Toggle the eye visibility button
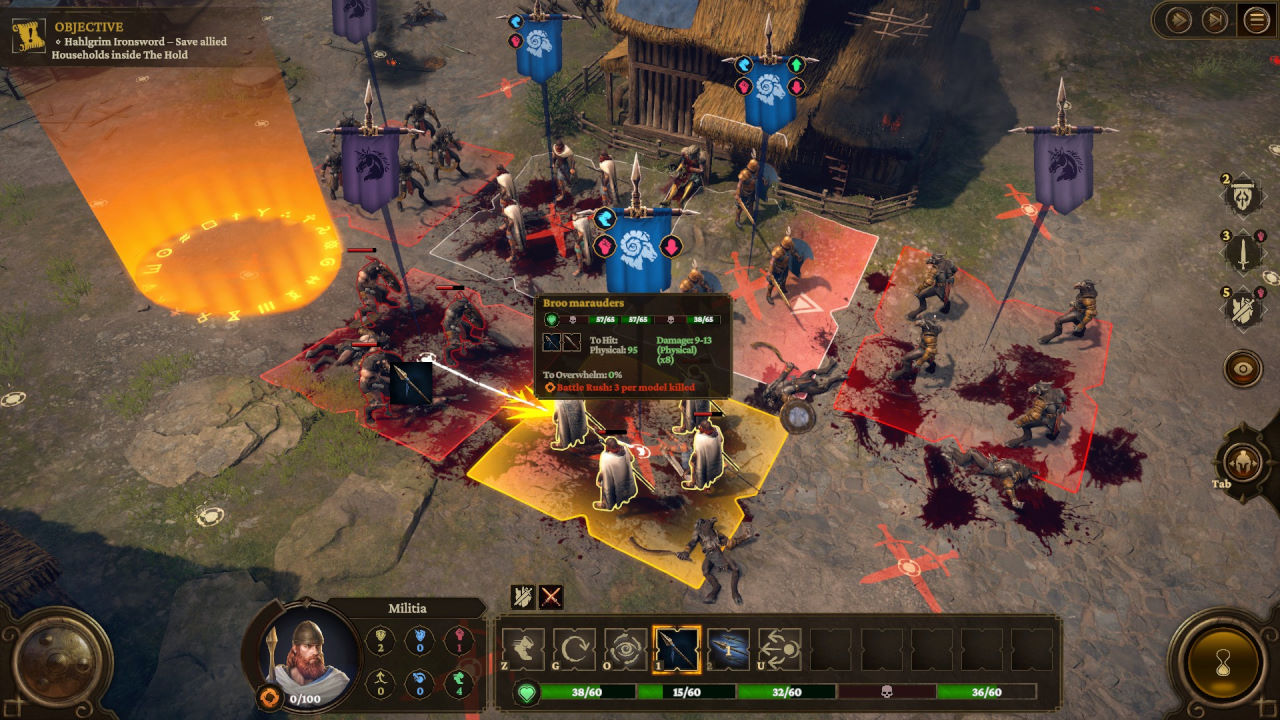 click(1243, 368)
